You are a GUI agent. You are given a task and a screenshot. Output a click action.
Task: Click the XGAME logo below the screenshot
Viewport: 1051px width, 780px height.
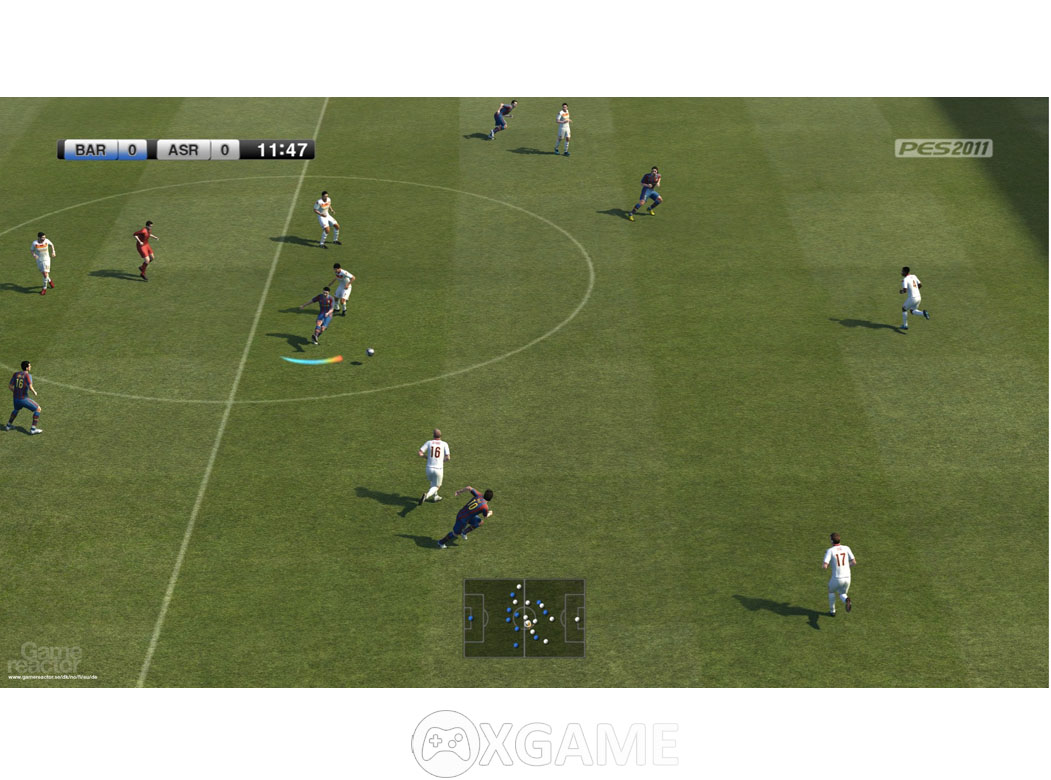pos(545,744)
